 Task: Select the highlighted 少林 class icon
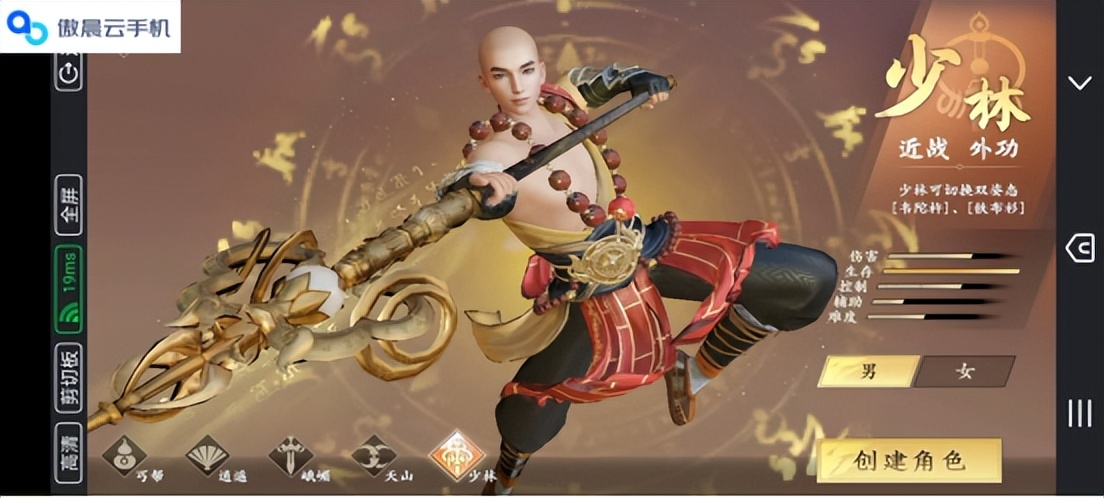[456, 456]
